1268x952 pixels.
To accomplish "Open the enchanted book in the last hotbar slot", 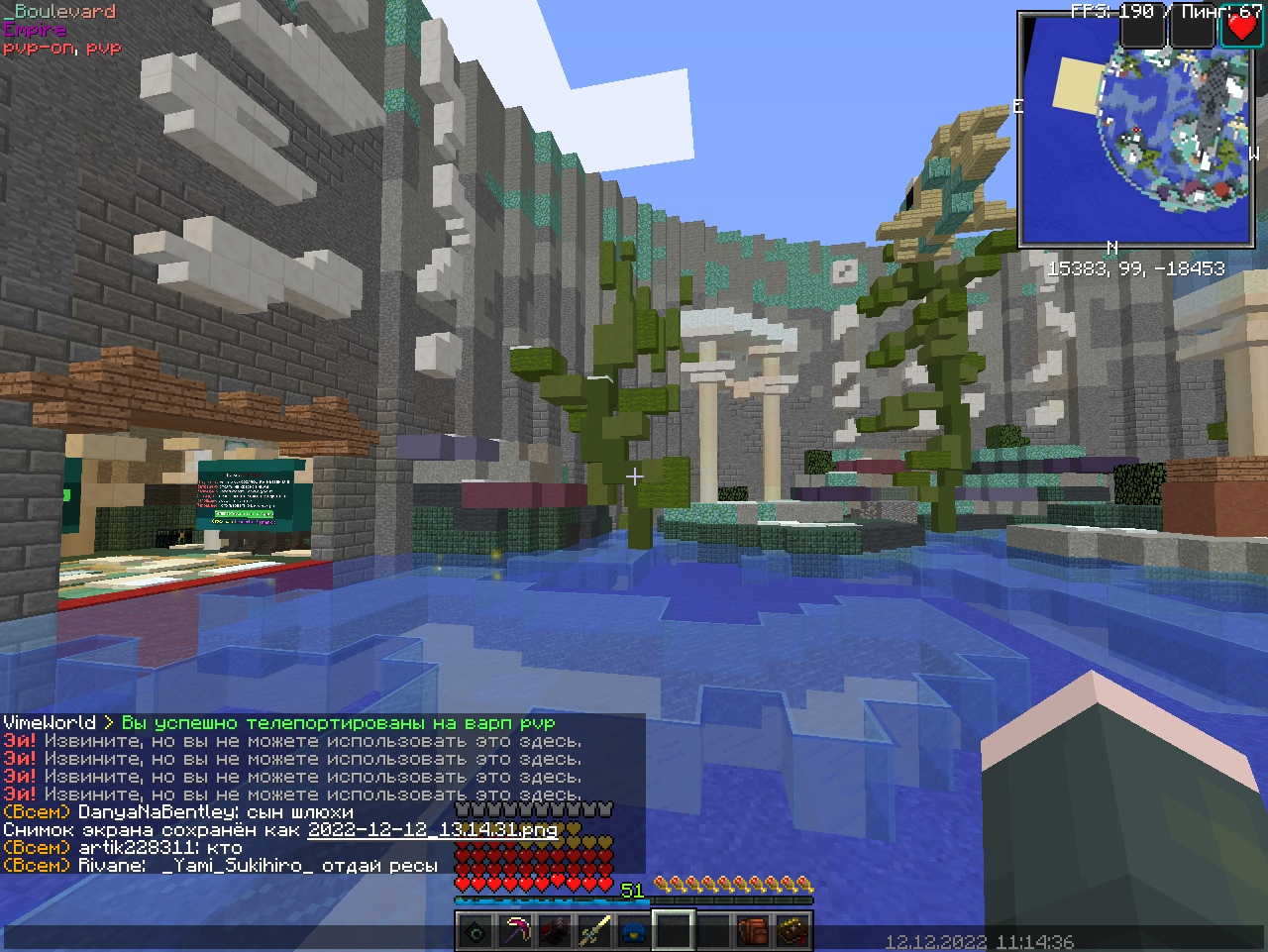I will click(x=792, y=929).
